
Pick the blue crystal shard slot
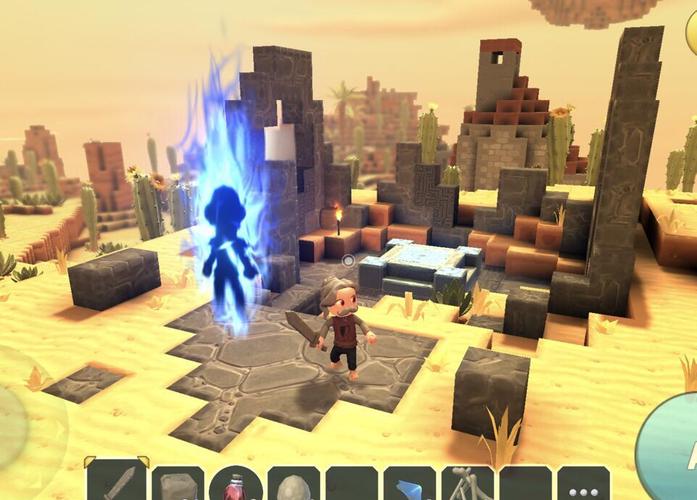[x=410, y=484]
